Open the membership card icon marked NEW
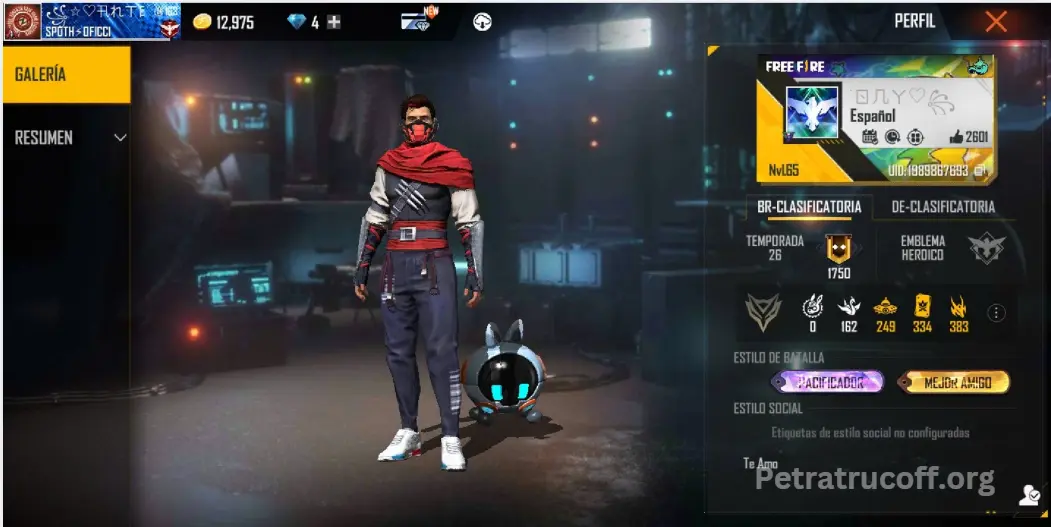This screenshot has height=527, width=1051. click(x=415, y=20)
